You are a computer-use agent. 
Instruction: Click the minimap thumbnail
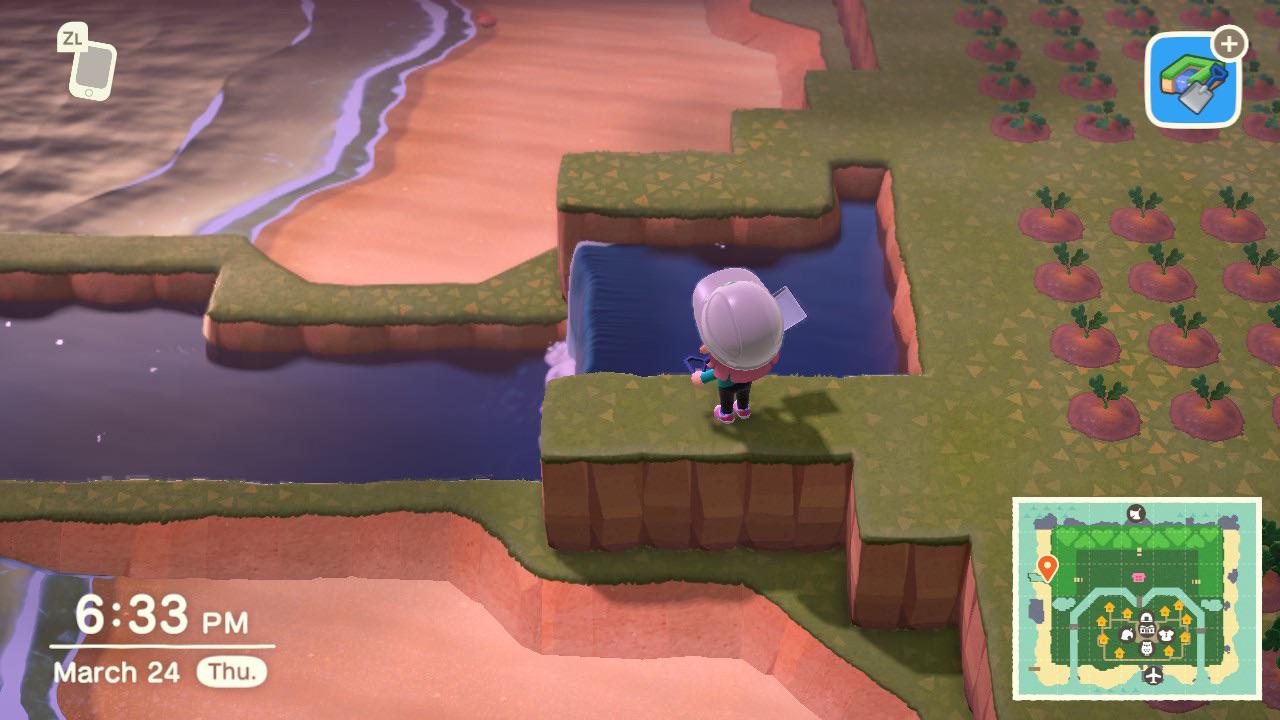point(1137,600)
